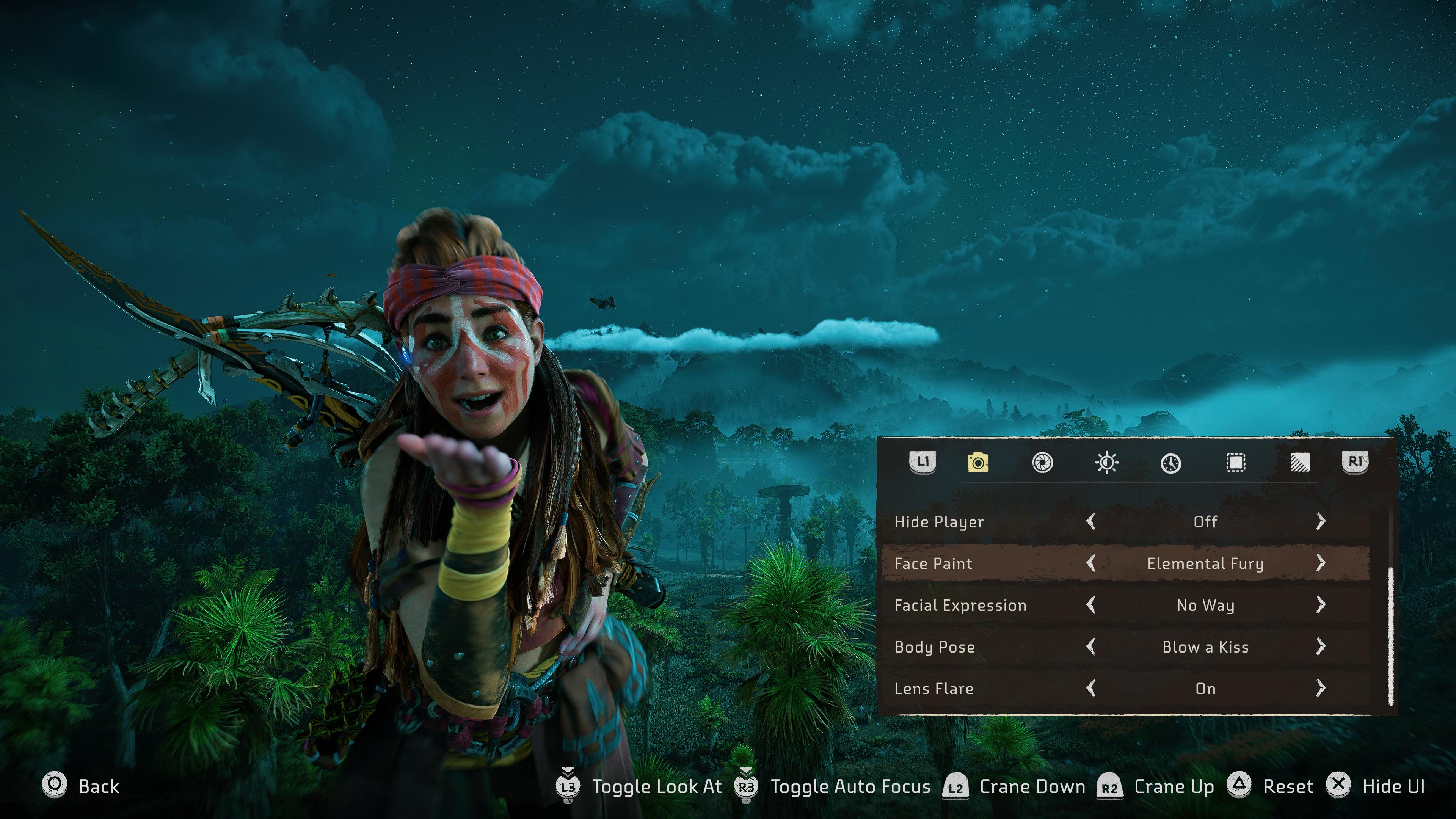Open the time of day clock tab
Screen dimensions: 1456x819
coord(1170,462)
